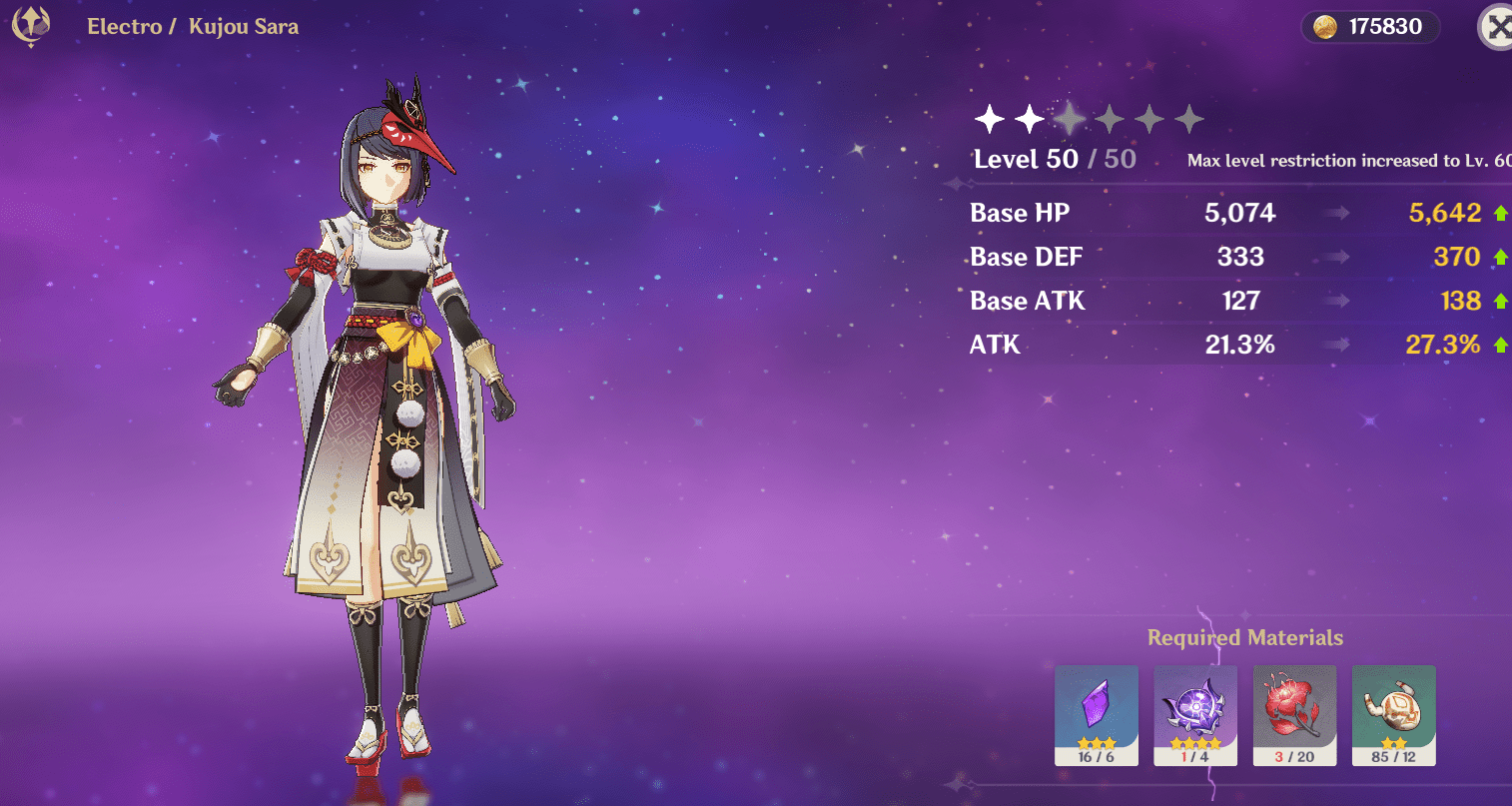Select the purple Vajrada Amethyst fragment material
The height and width of the screenshot is (806, 1512).
[1096, 714]
